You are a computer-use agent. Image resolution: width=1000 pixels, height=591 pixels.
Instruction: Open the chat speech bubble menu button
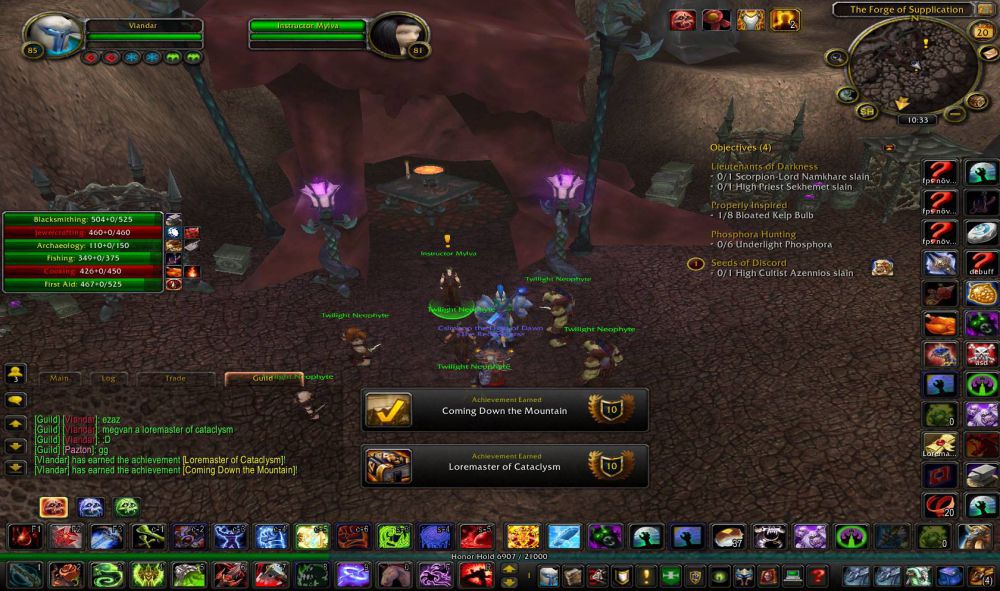(16, 400)
